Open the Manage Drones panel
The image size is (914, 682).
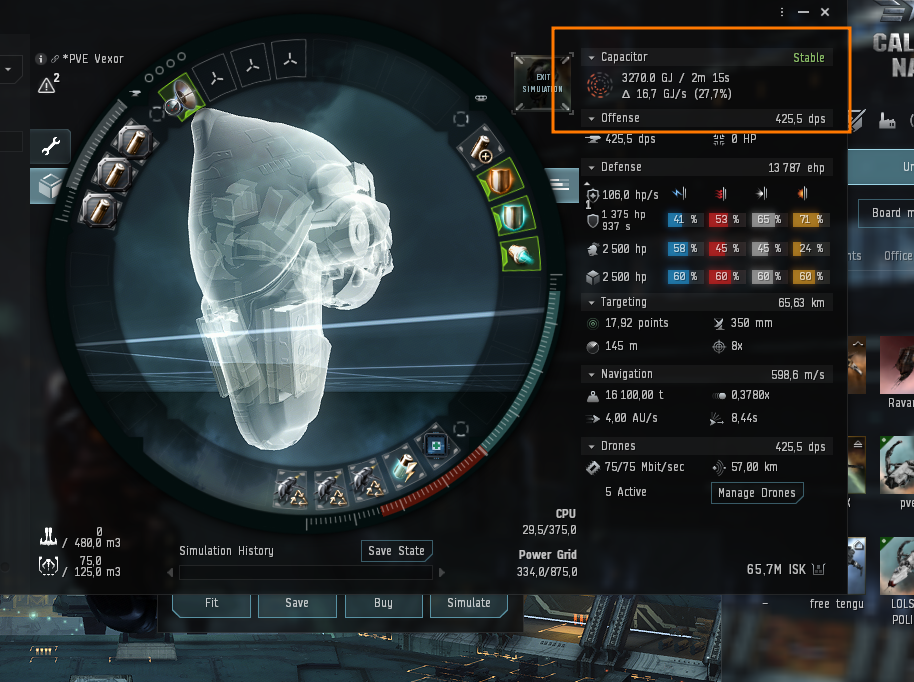757,492
